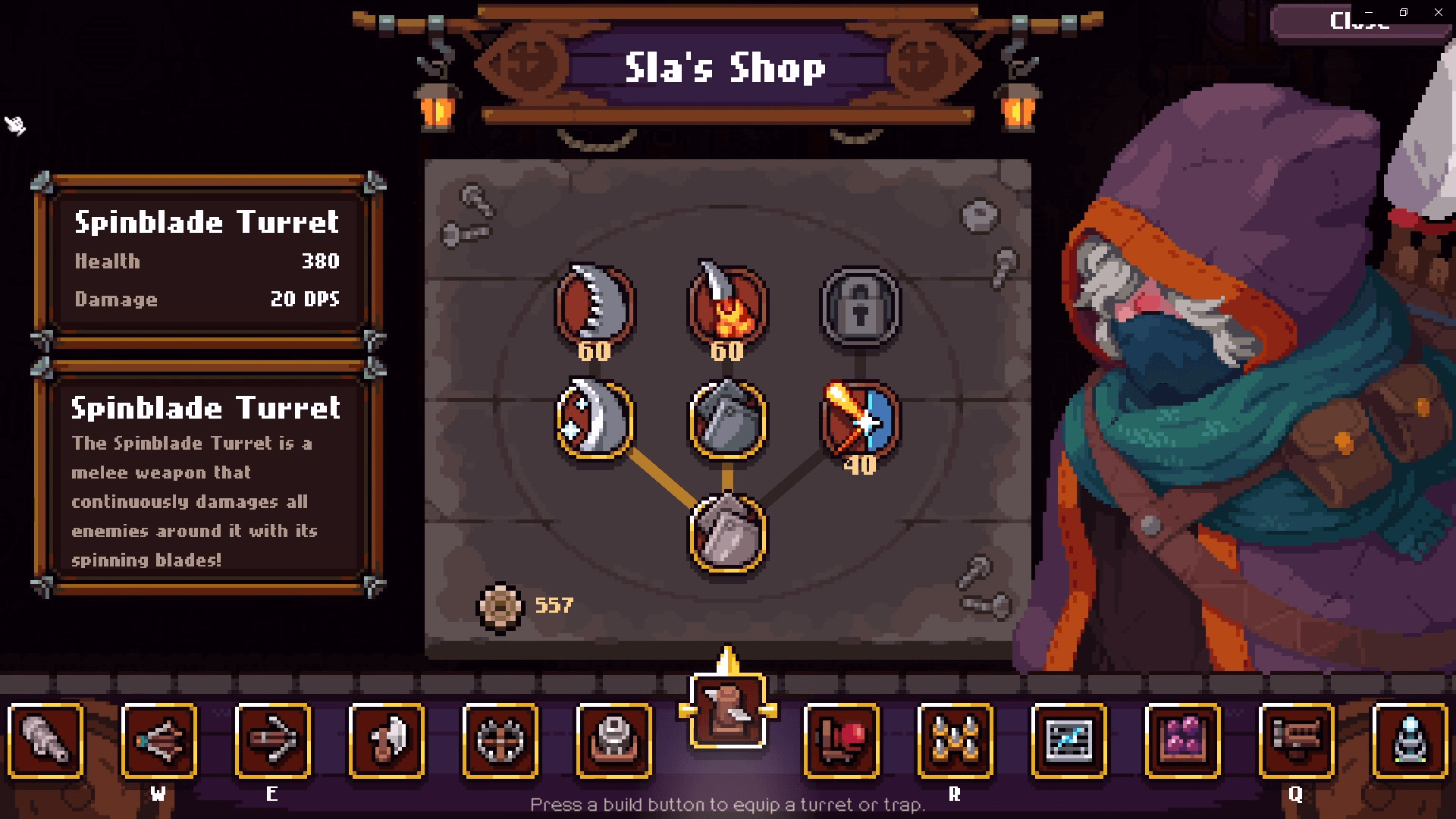Expand the locked upper-right upgrade branch
This screenshot has height=819, width=1456.
[x=859, y=307]
